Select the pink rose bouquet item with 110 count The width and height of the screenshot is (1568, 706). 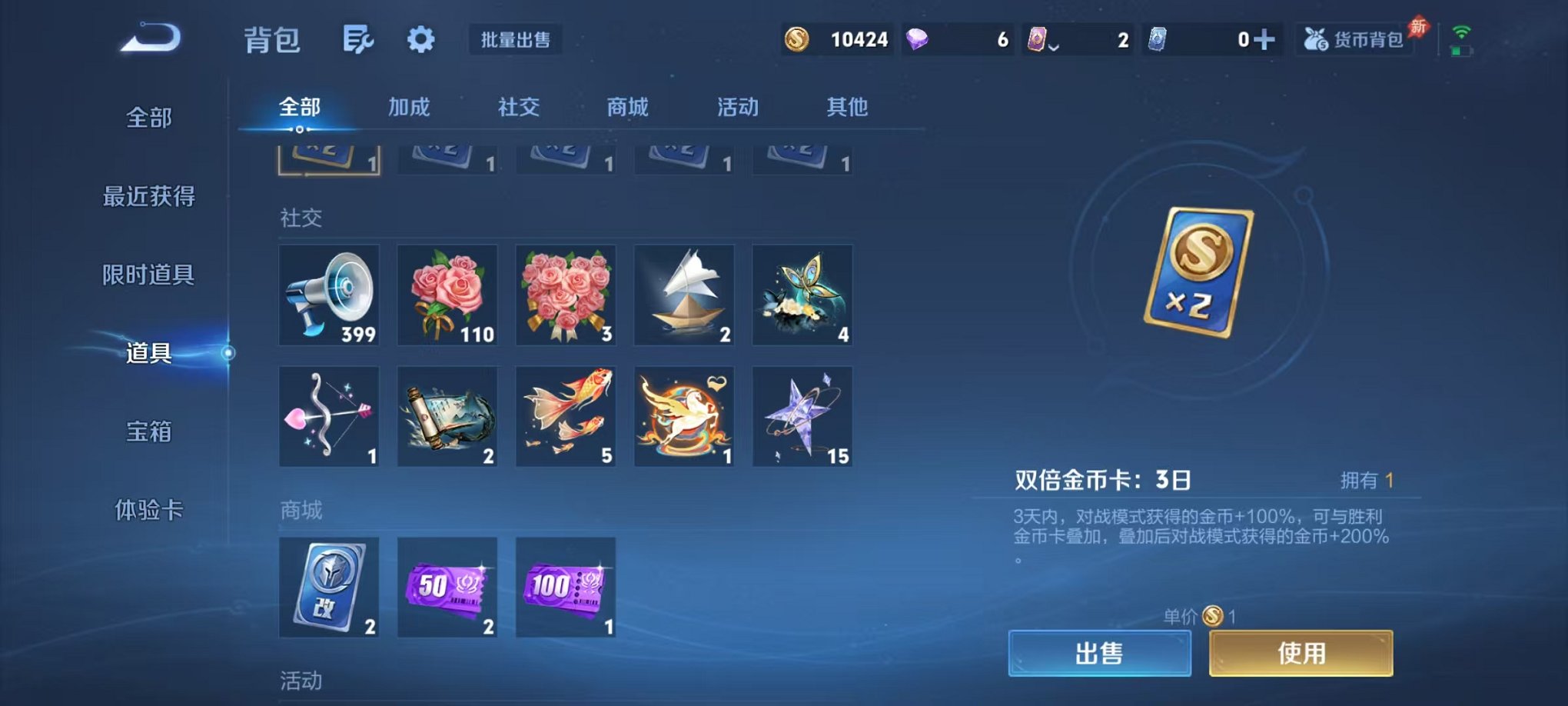pos(447,296)
